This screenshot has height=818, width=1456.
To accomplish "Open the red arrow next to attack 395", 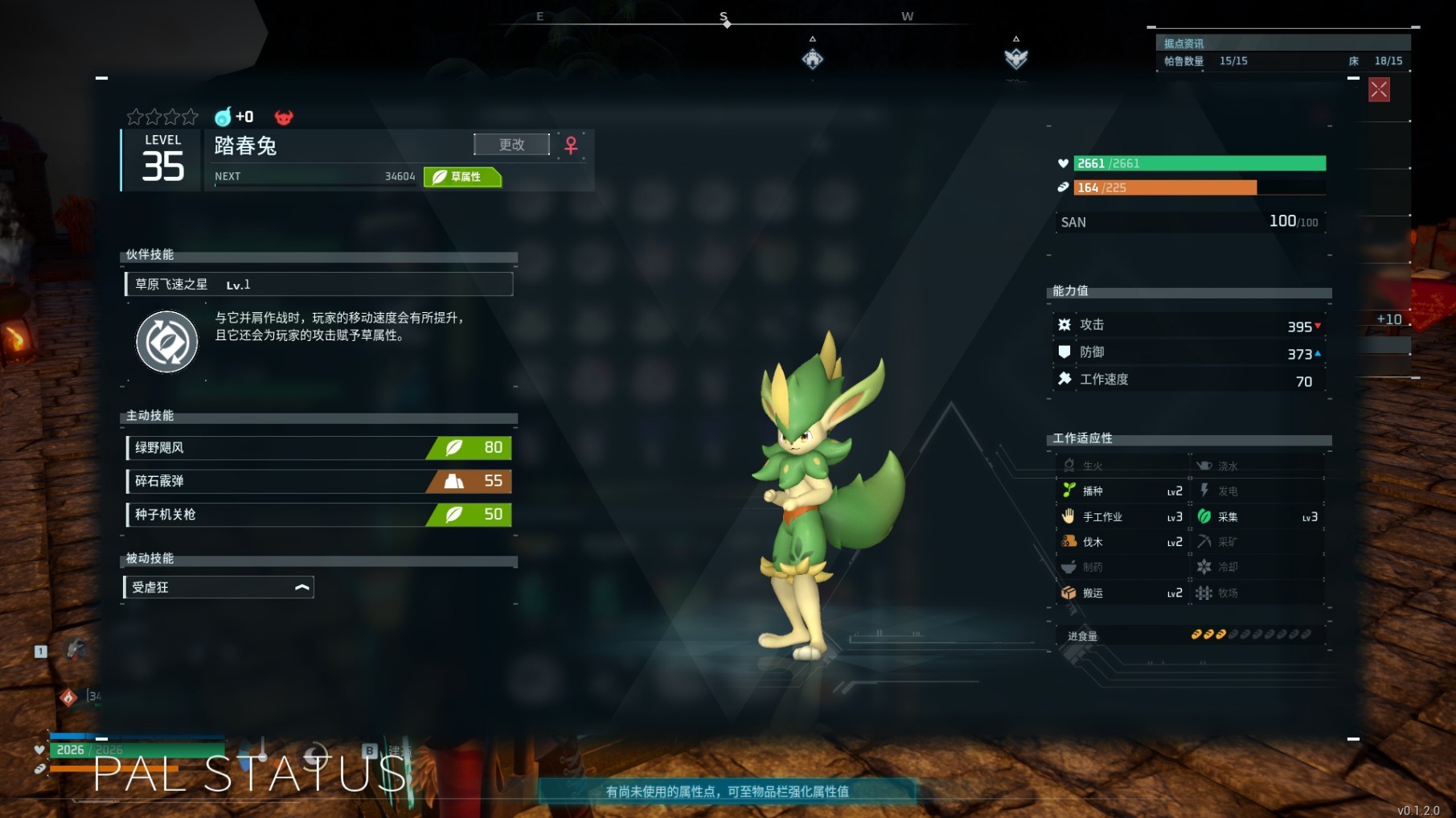I will coord(1316,325).
